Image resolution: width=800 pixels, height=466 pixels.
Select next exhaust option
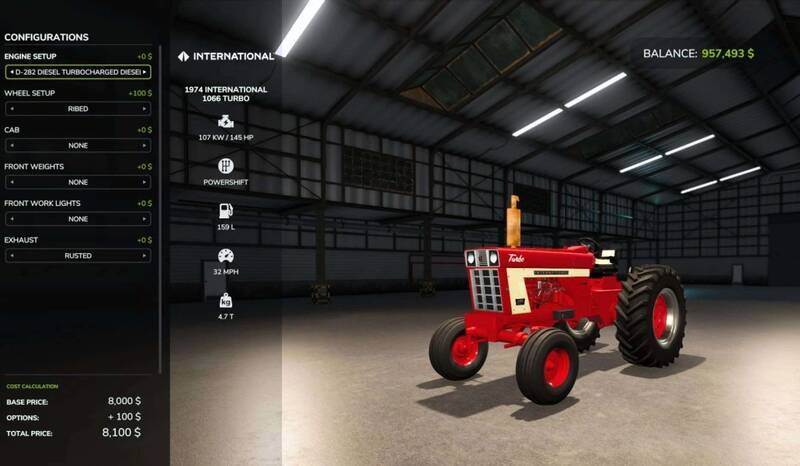[x=146, y=256]
